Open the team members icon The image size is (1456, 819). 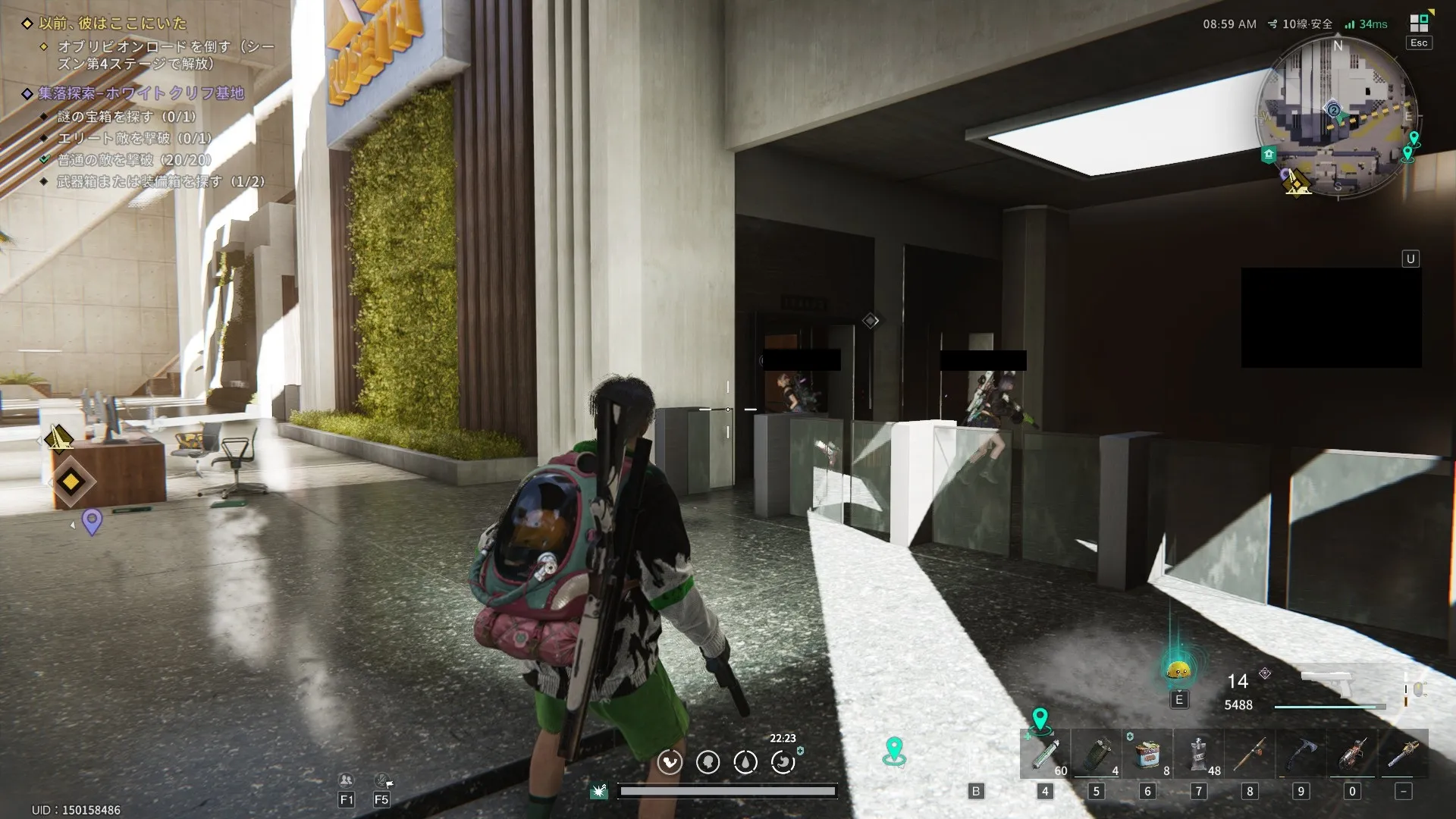tap(346, 780)
